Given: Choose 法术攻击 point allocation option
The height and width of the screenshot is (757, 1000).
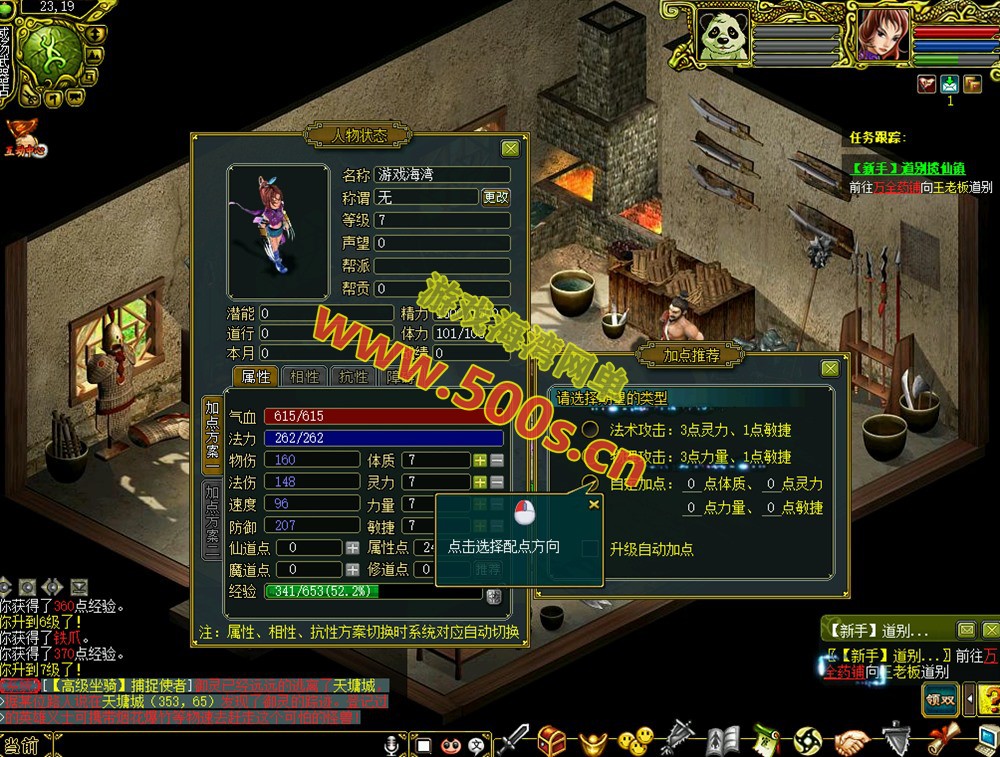Looking at the screenshot, I should [x=591, y=430].
